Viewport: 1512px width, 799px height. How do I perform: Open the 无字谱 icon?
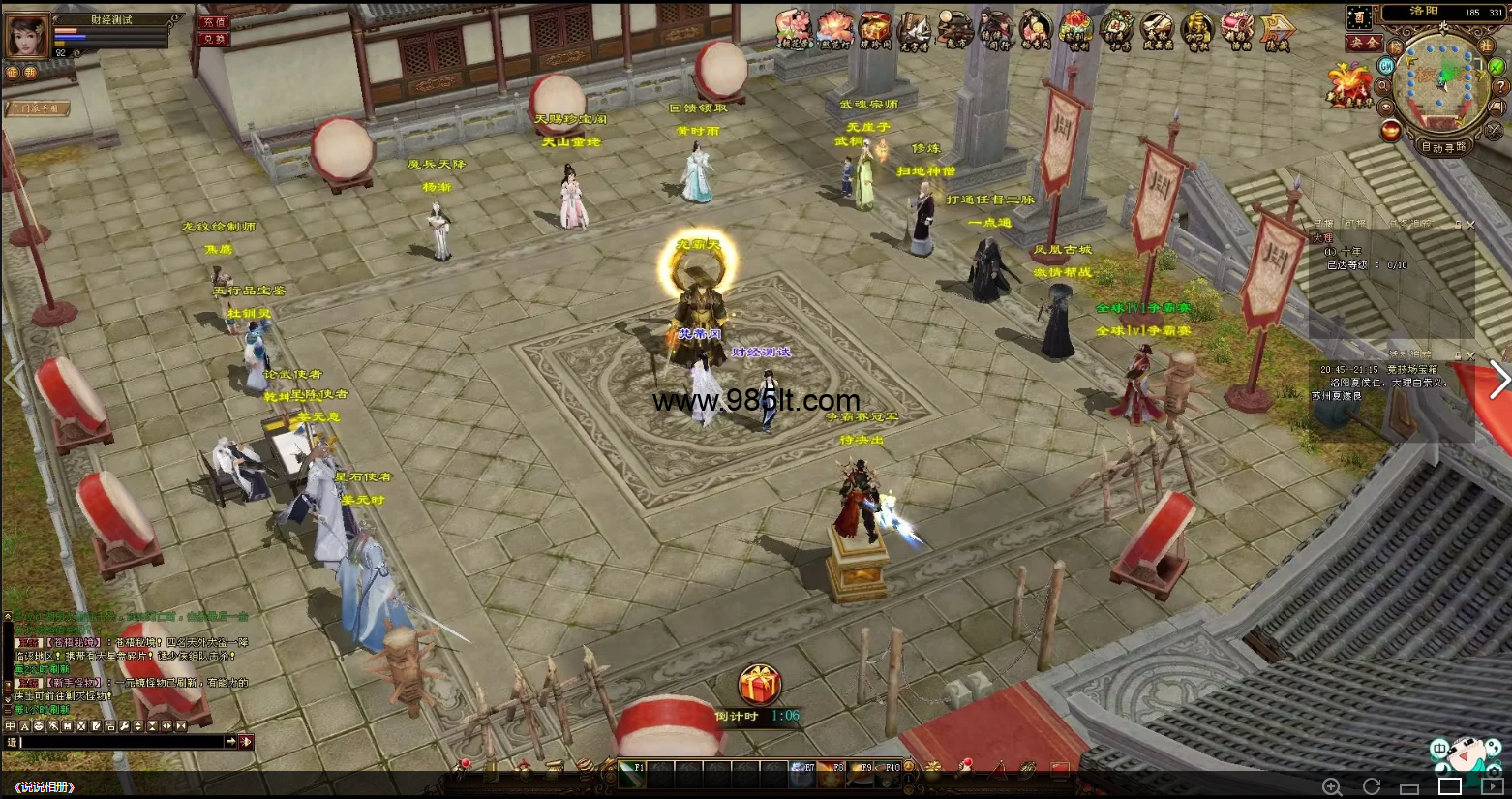[914, 31]
